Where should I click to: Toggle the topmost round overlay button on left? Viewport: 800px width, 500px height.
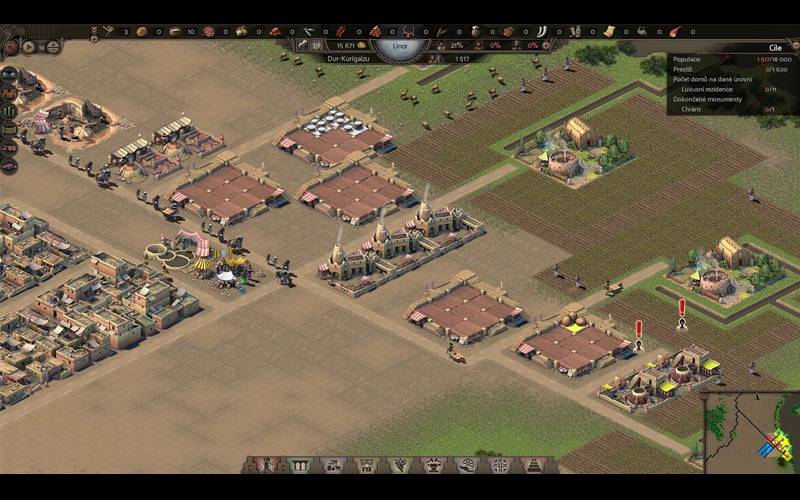(9, 74)
